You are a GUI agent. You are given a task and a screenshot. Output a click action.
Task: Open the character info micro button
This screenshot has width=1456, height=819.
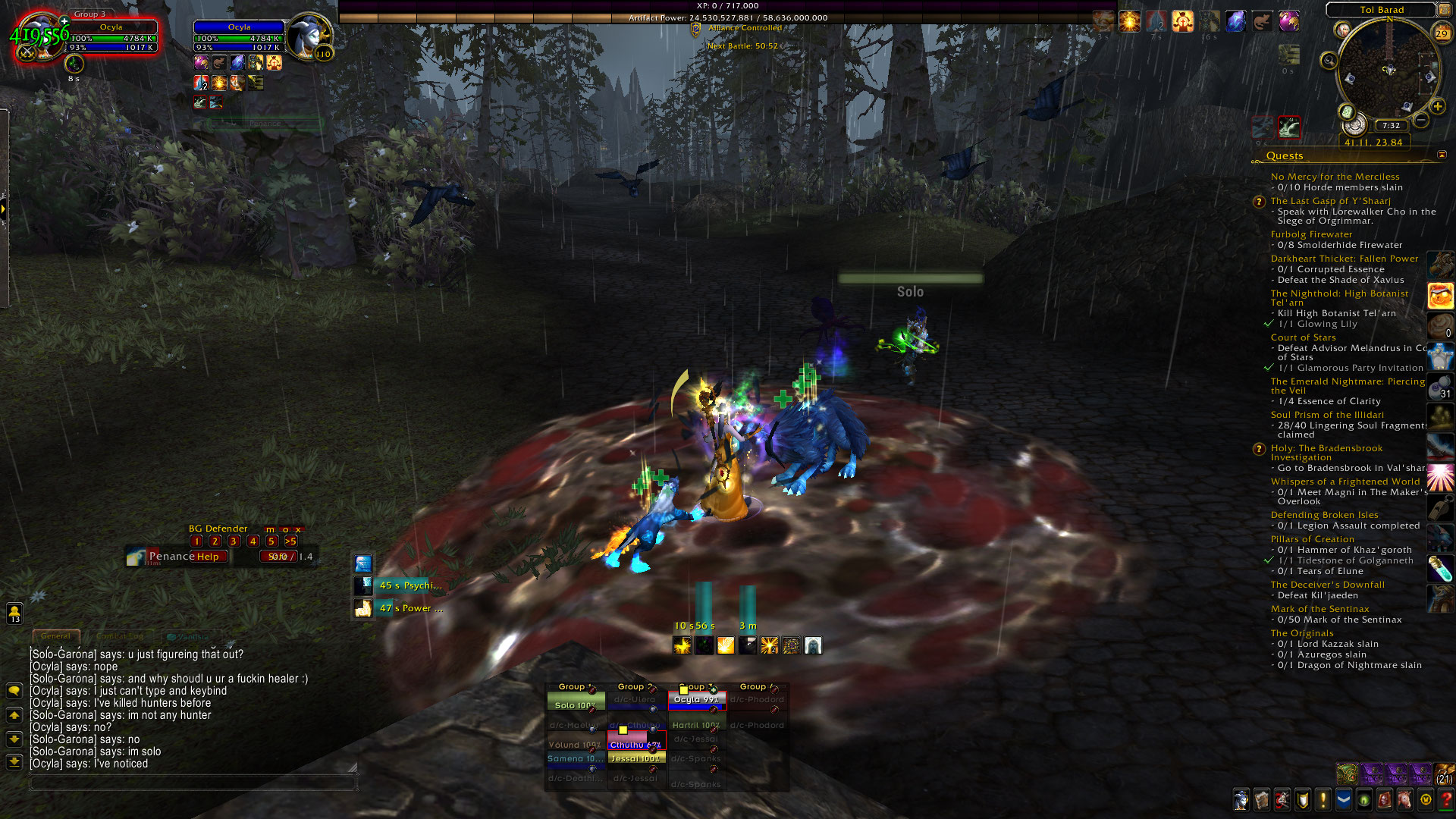click(x=1241, y=799)
